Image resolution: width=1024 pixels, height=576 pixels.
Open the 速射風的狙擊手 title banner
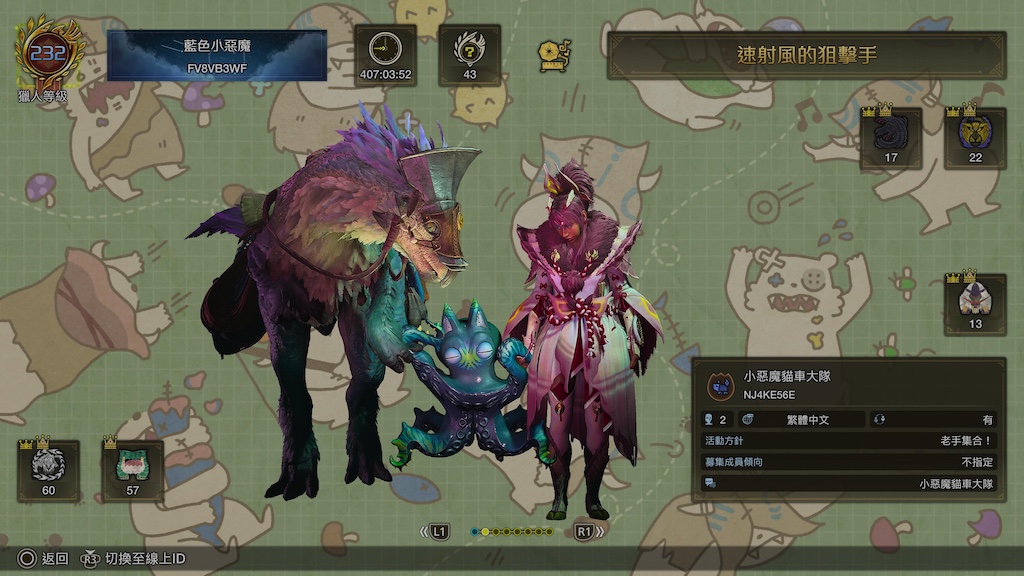click(806, 55)
